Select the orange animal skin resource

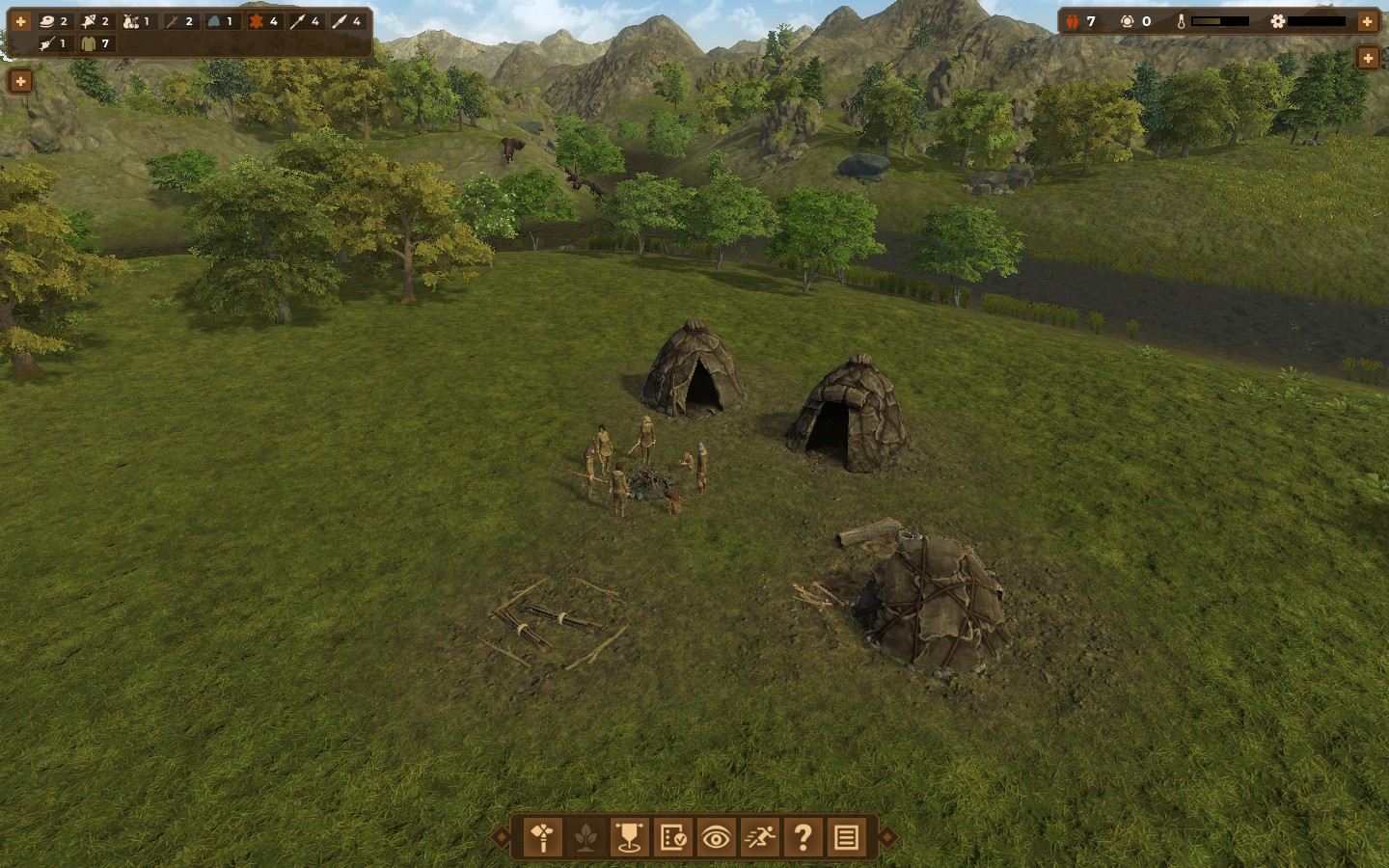[257, 21]
